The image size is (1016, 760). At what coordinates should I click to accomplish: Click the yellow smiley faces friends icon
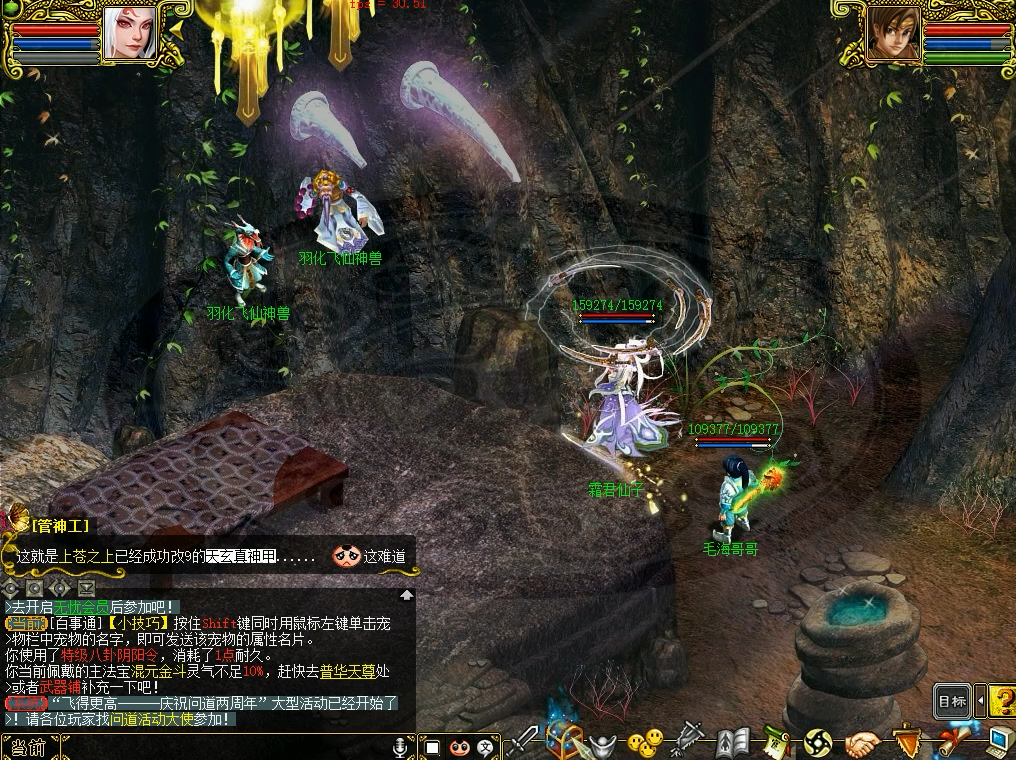[645, 743]
